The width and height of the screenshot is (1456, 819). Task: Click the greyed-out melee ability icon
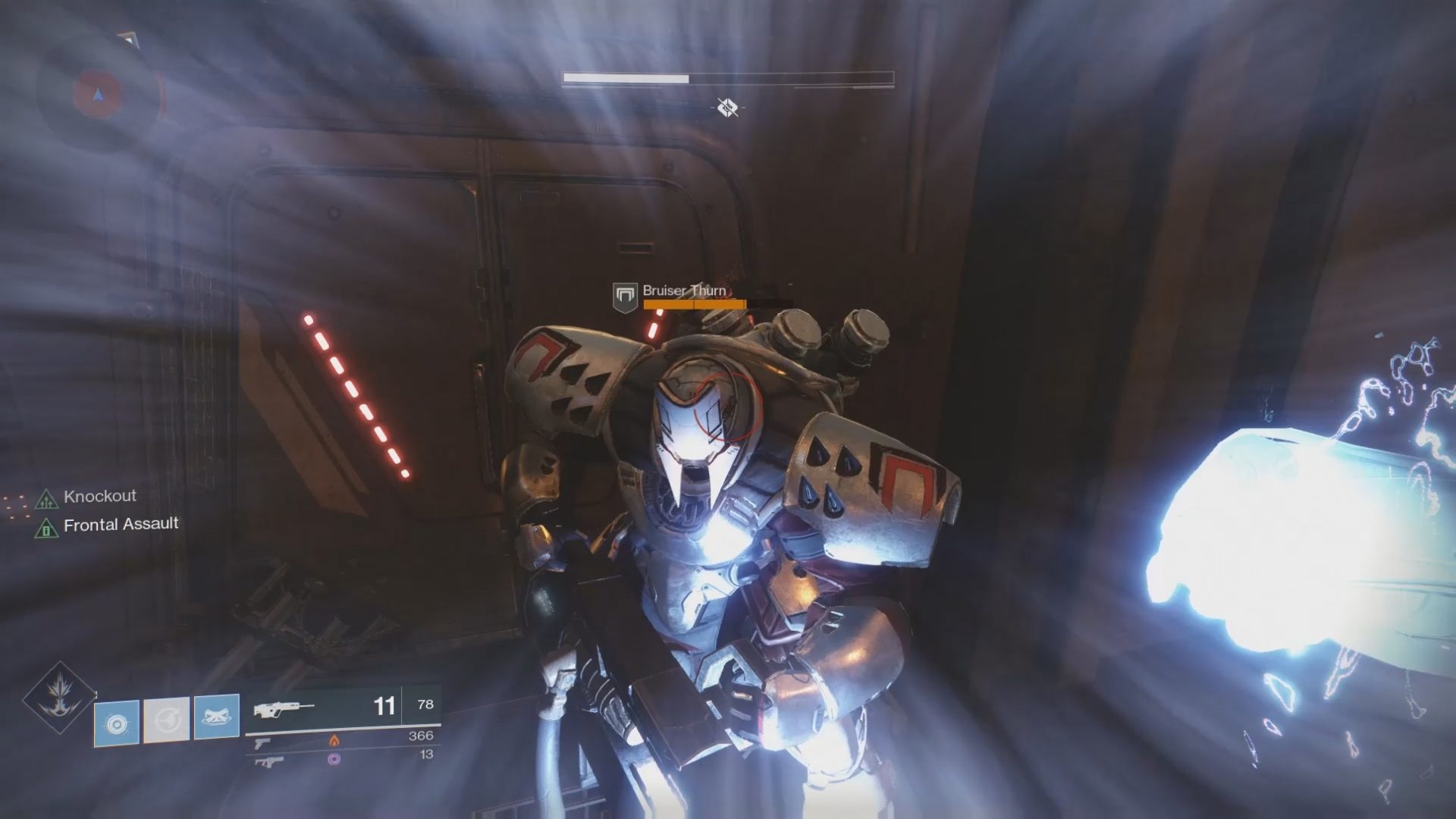[x=167, y=719]
